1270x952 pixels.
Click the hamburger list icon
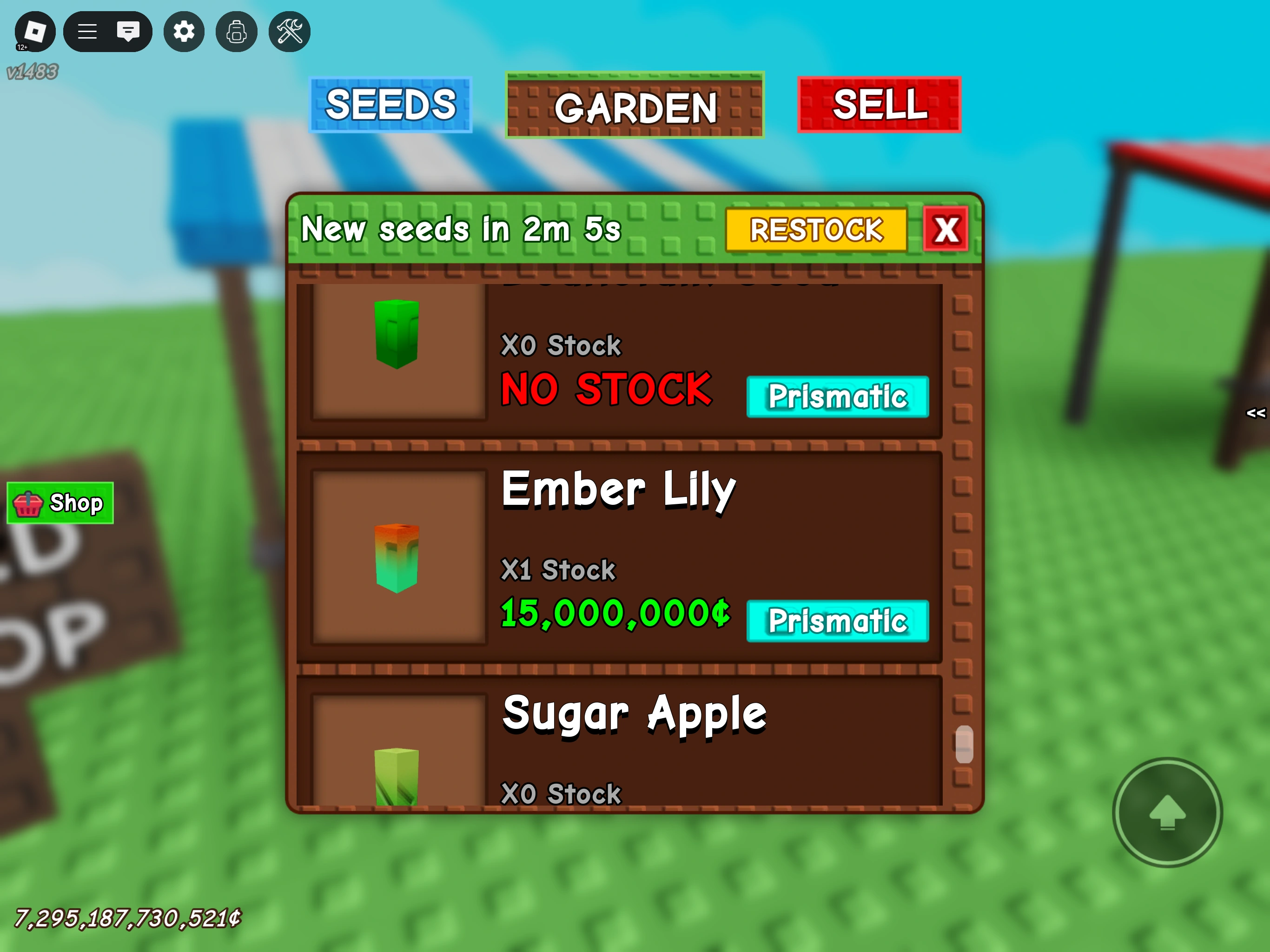[87, 32]
